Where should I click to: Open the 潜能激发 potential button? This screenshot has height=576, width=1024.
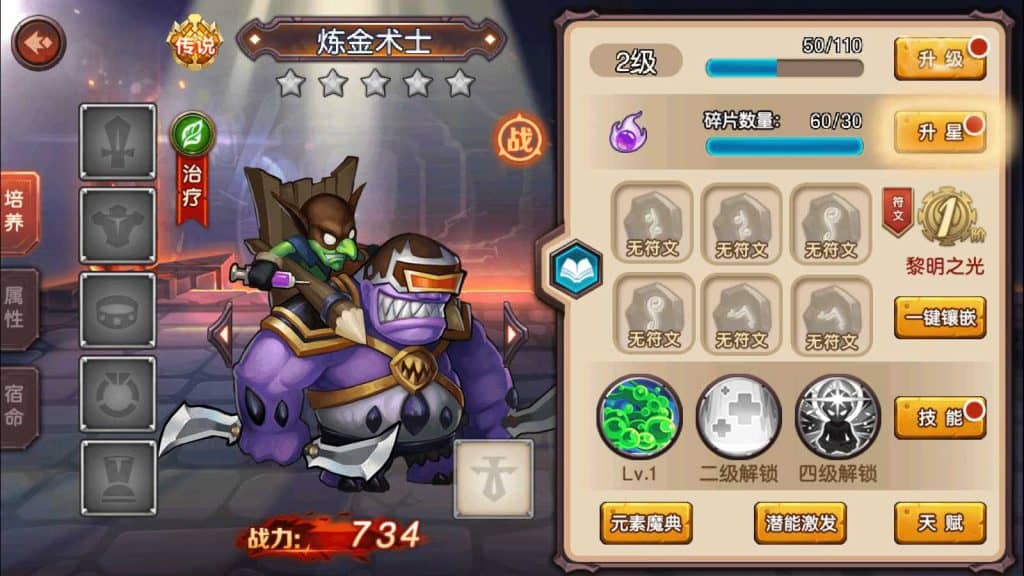point(800,523)
